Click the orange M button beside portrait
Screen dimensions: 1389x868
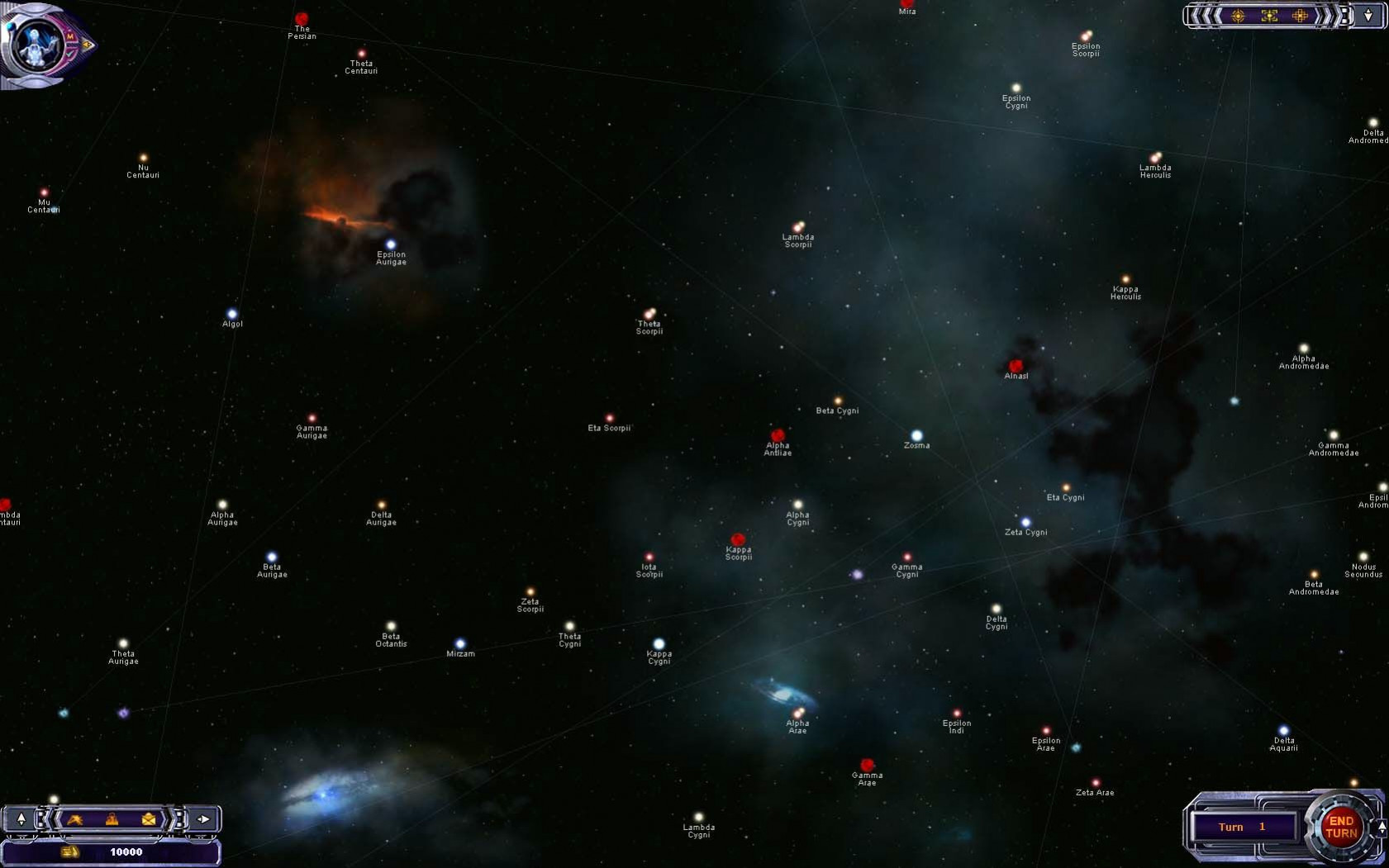(71, 36)
